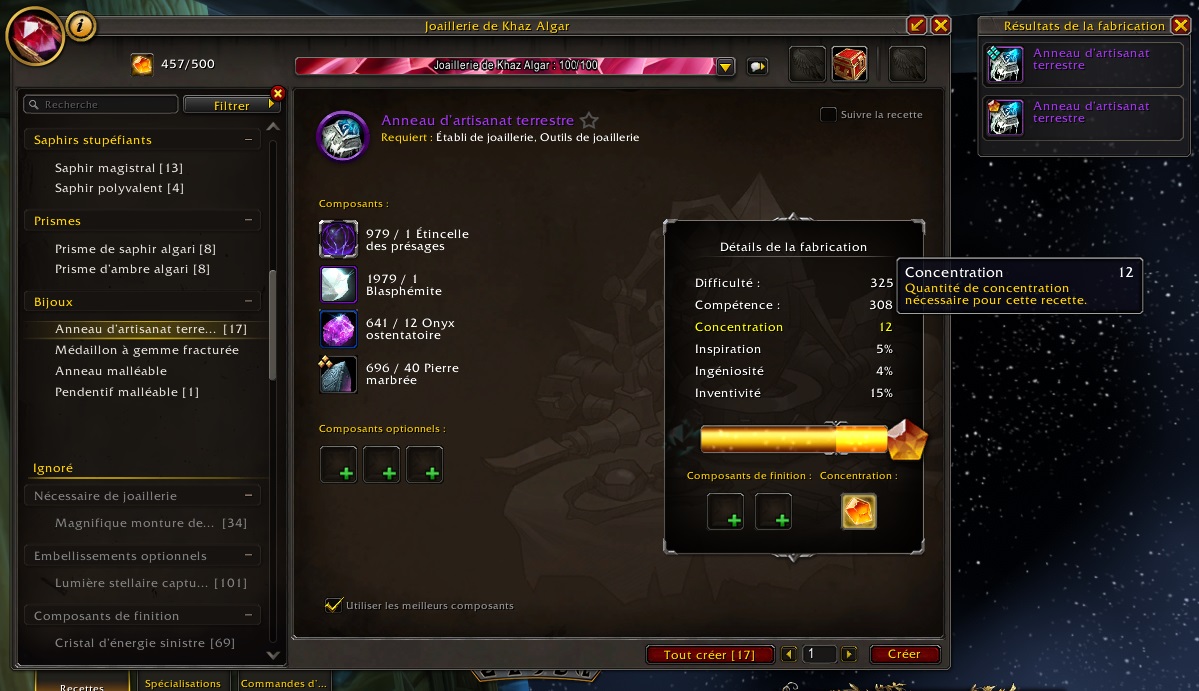The height and width of the screenshot is (691, 1199).
Task: Toggle Utiliser les meilleurs composants checkbox
Action: point(333,605)
